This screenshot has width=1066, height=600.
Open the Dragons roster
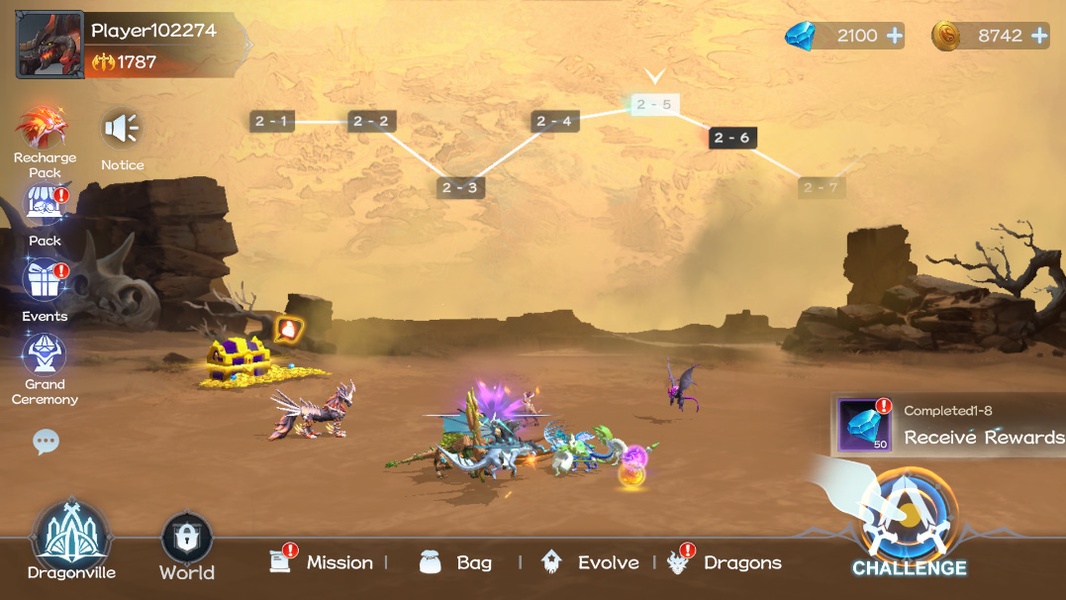click(x=726, y=562)
